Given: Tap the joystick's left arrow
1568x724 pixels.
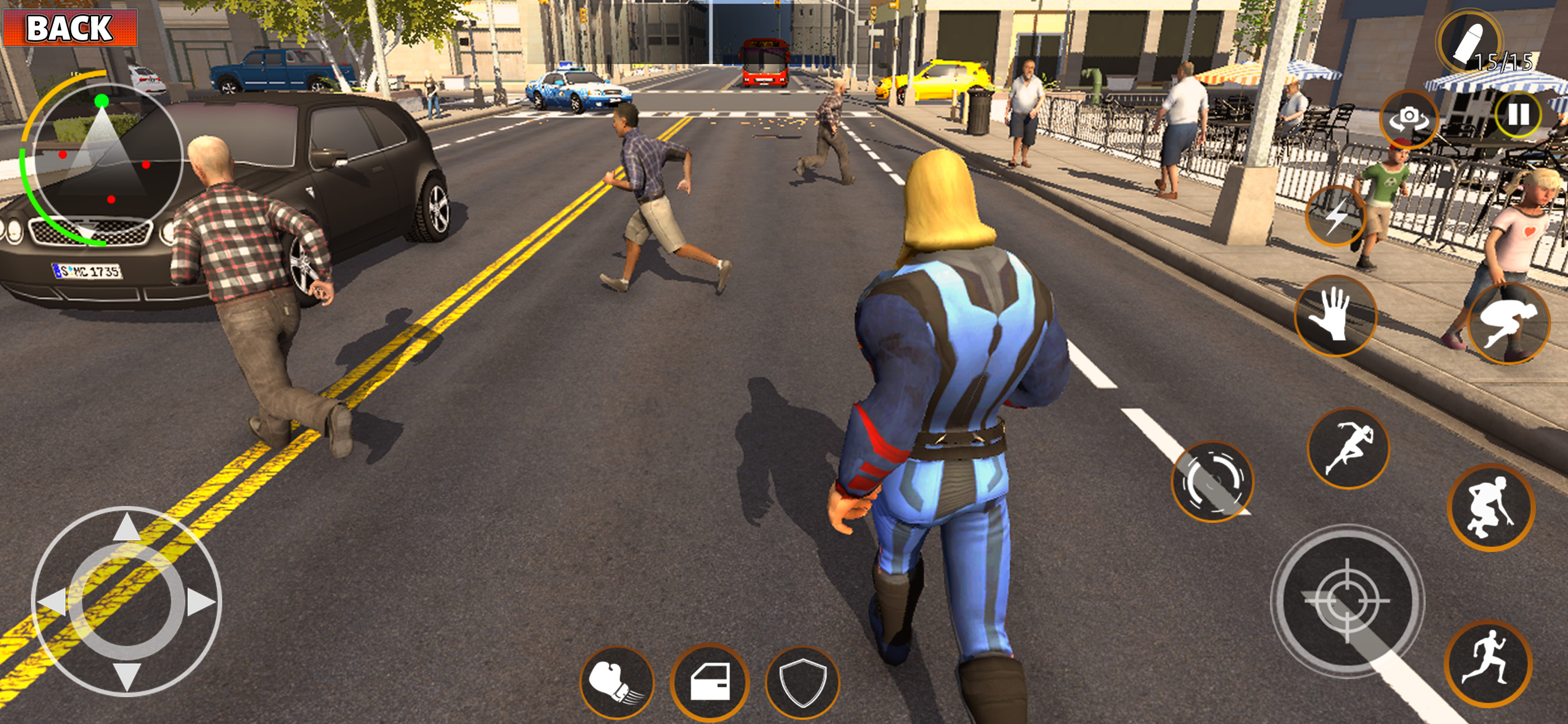Looking at the screenshot, I should pyautogui.click(x=52, y=602).
